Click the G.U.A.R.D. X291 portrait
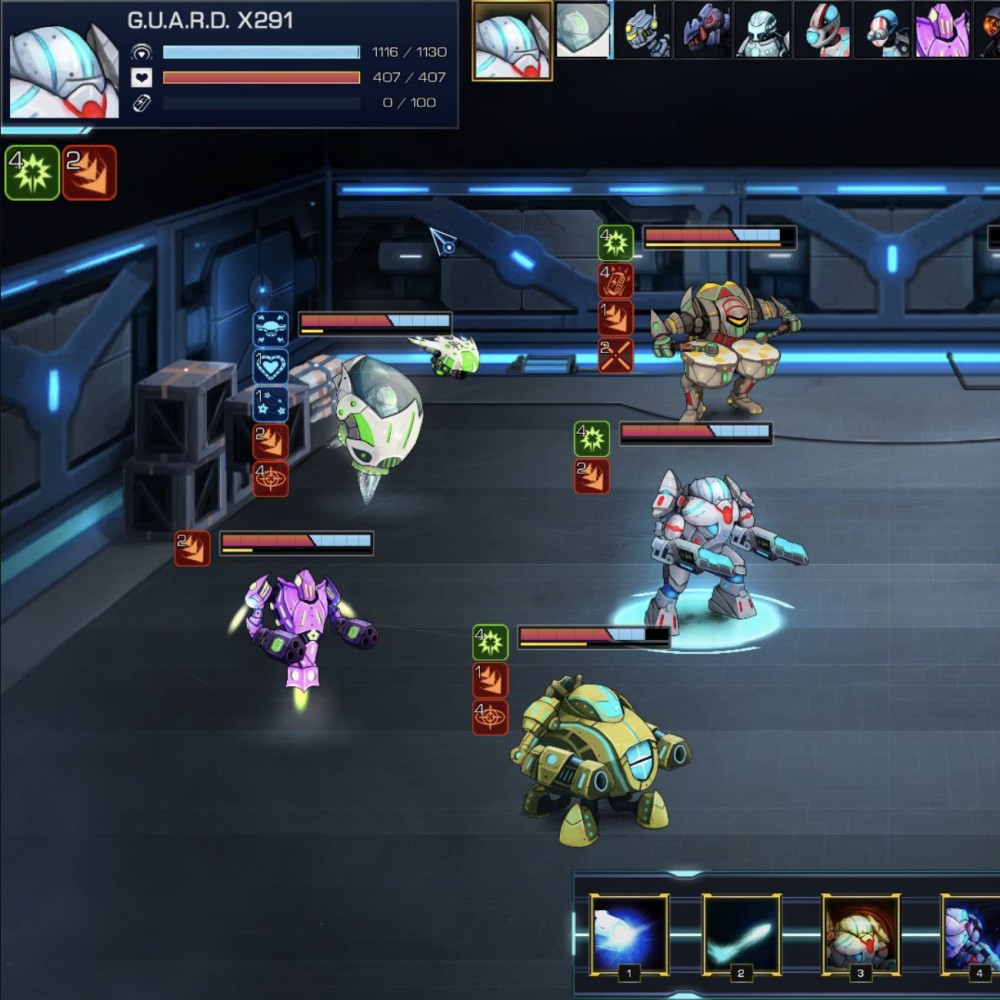 click(x=64, y=70)
